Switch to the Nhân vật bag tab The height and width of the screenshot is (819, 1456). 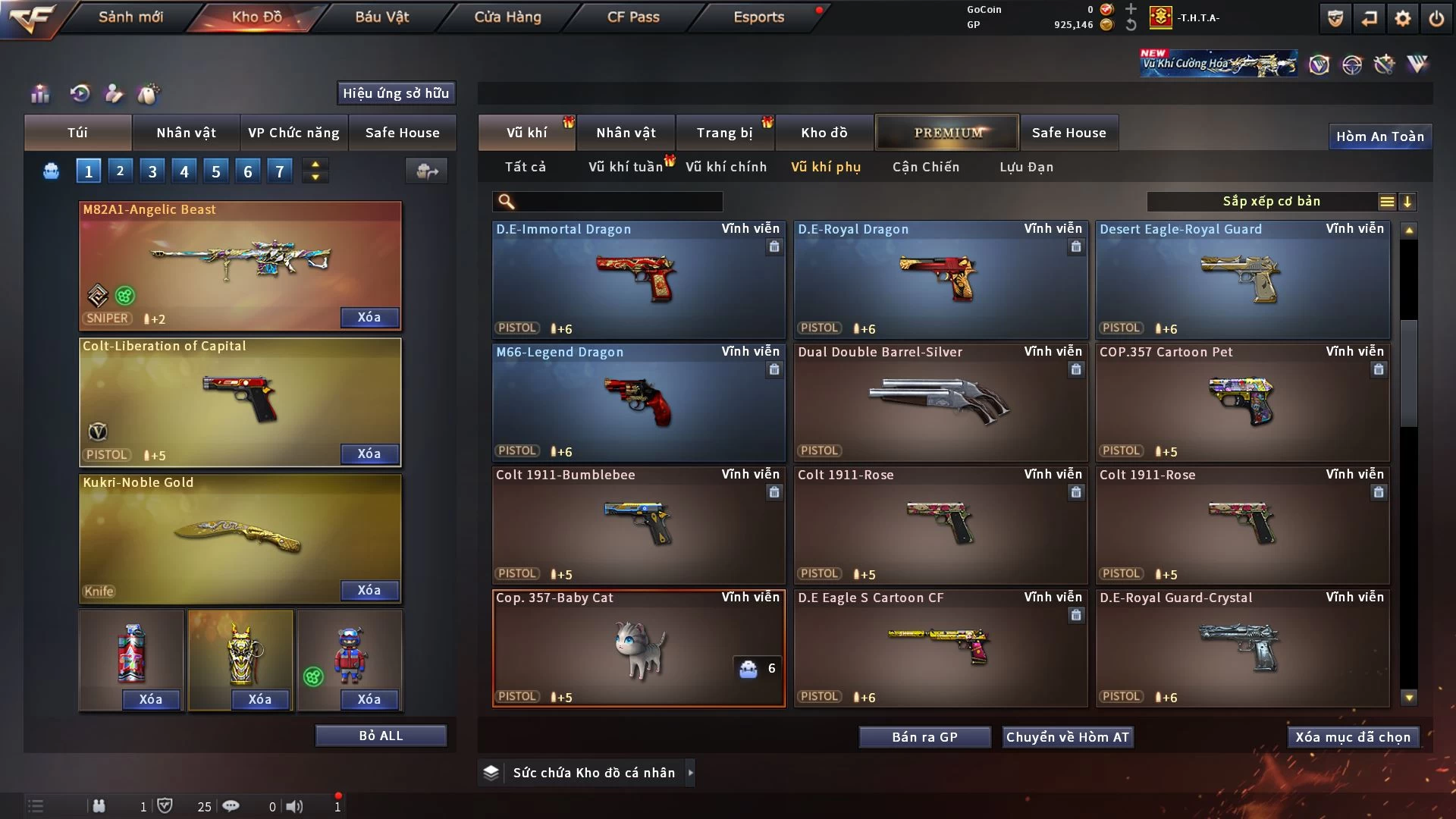coord(186,133)
